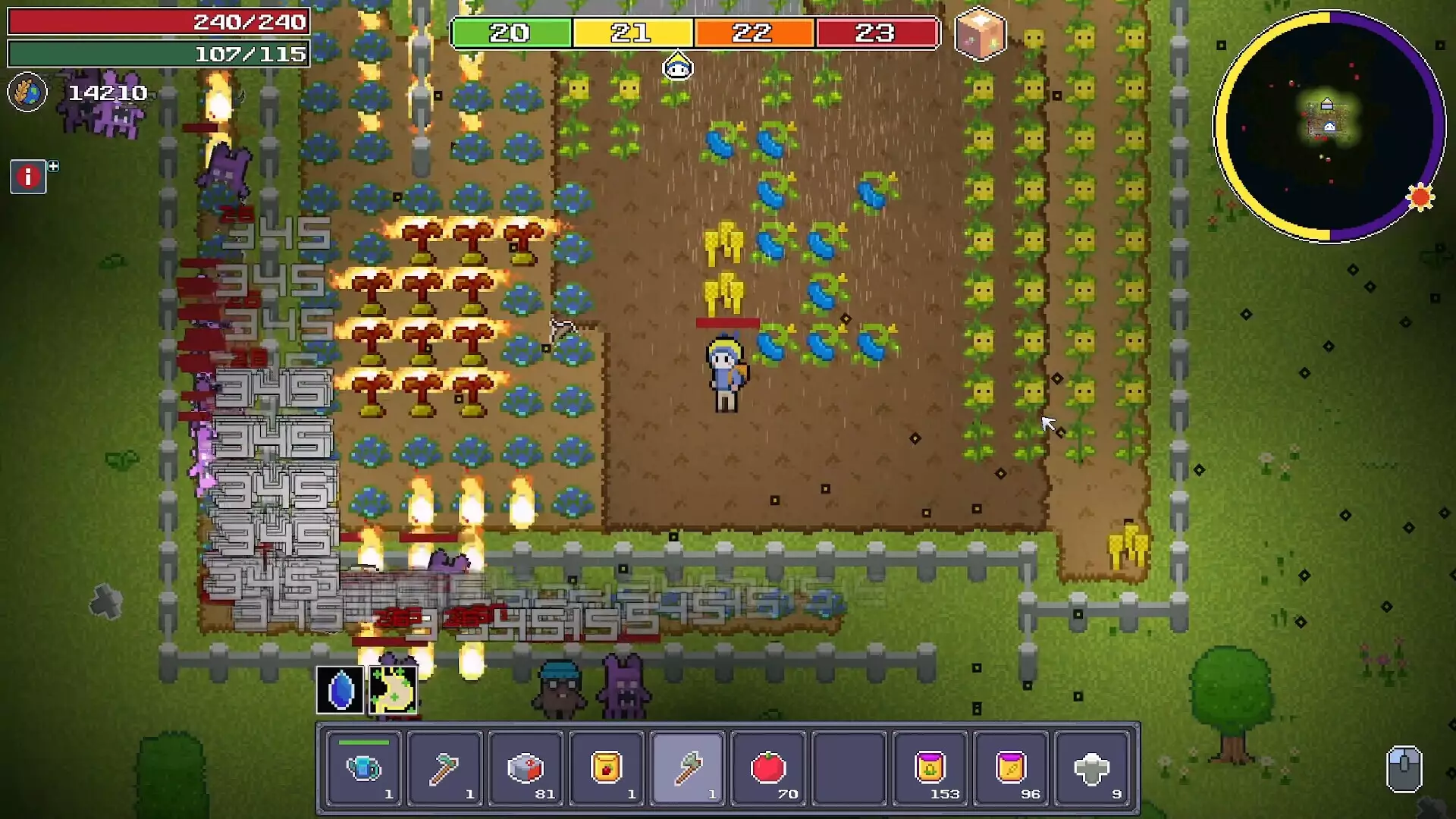Click the blue gem buff indicator
This screenshot has height=819, width=1456.
pyautogui.click(x=339, y=688)
